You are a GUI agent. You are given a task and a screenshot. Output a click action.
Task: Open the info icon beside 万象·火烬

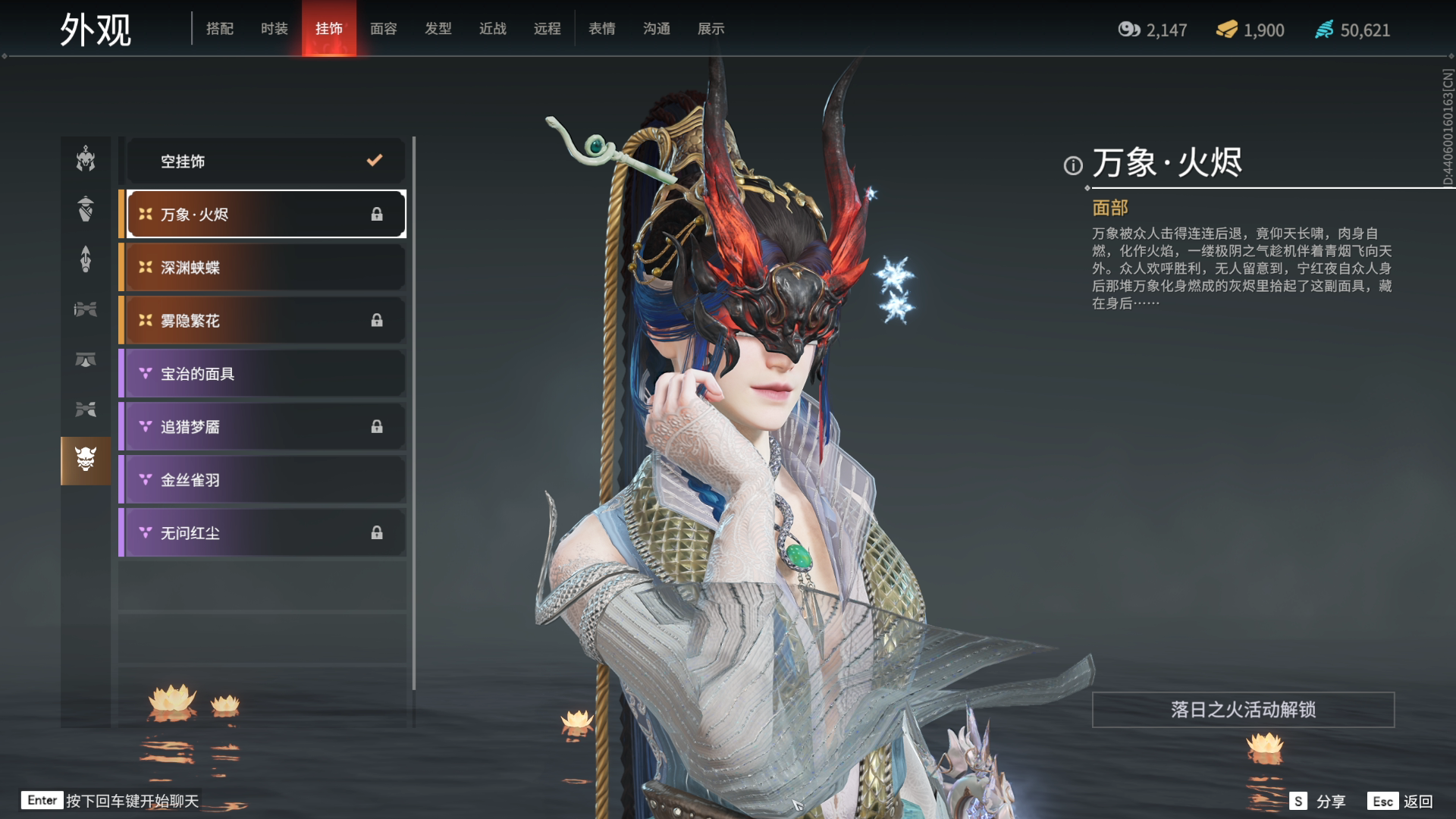[1072, 165]
